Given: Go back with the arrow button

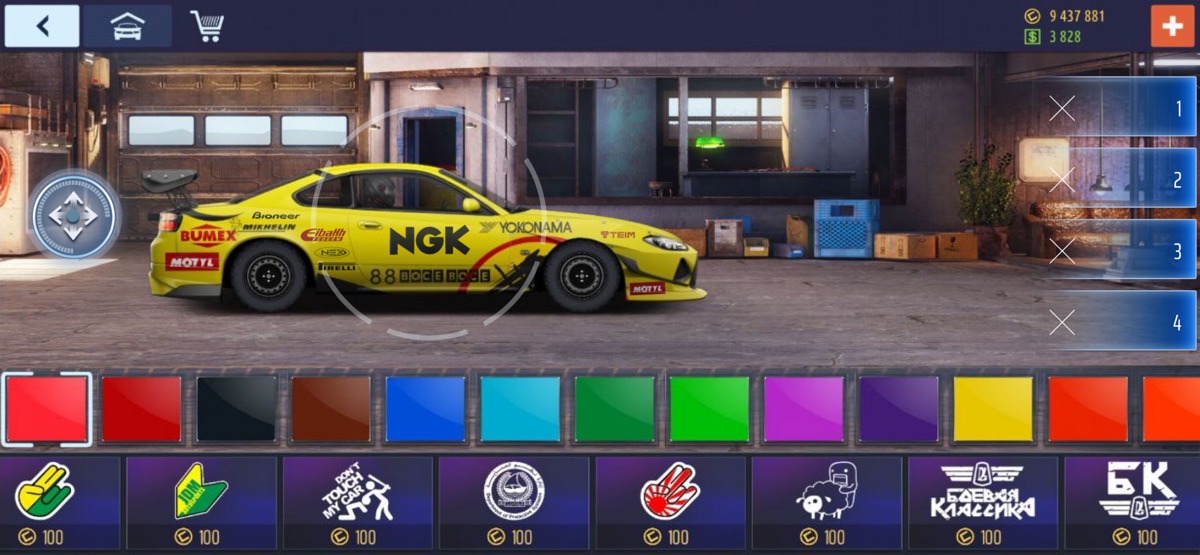Looking at the screenshot, I should point(42,26).
